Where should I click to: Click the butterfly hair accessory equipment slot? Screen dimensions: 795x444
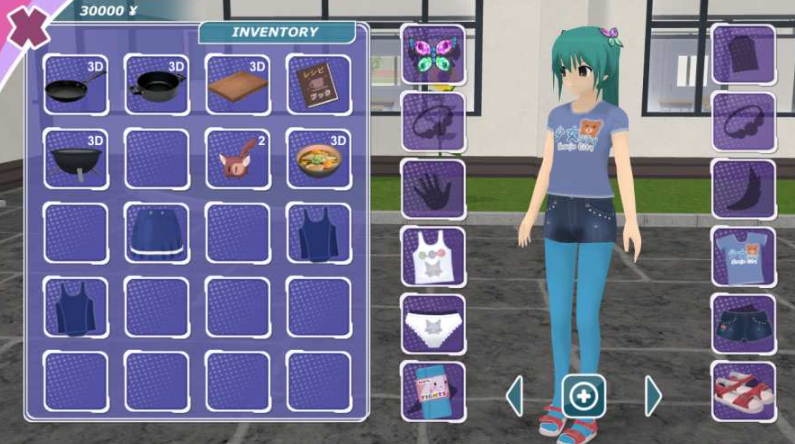[433, 54]
